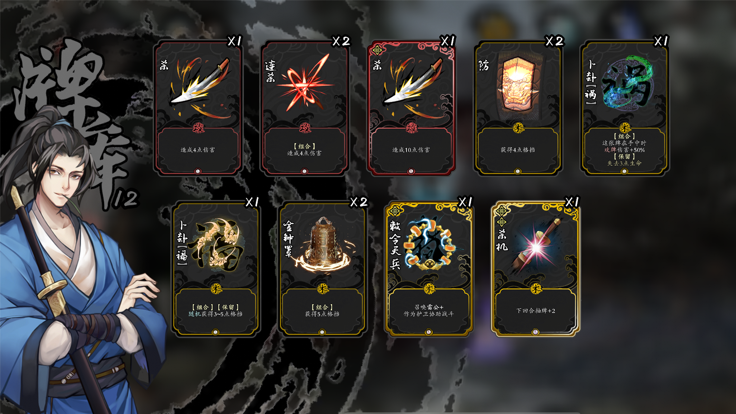The image size is (736, 414).
Task: Choose the 连杀 combo attack card
Action: coord(304,109)
